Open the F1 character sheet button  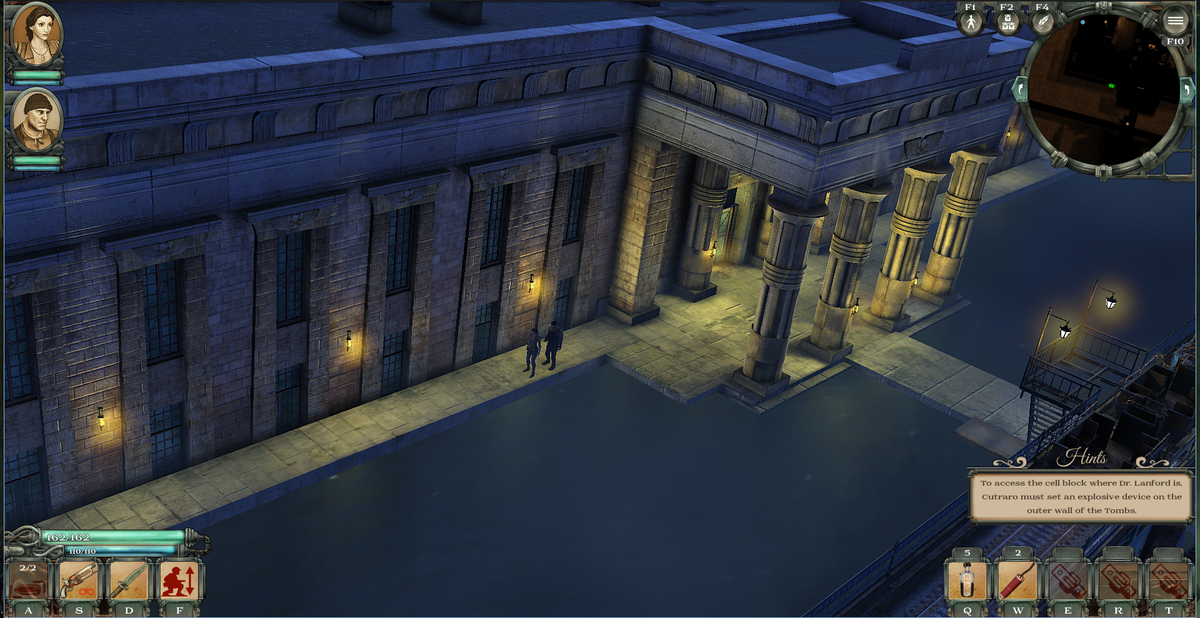coord(971,22)
